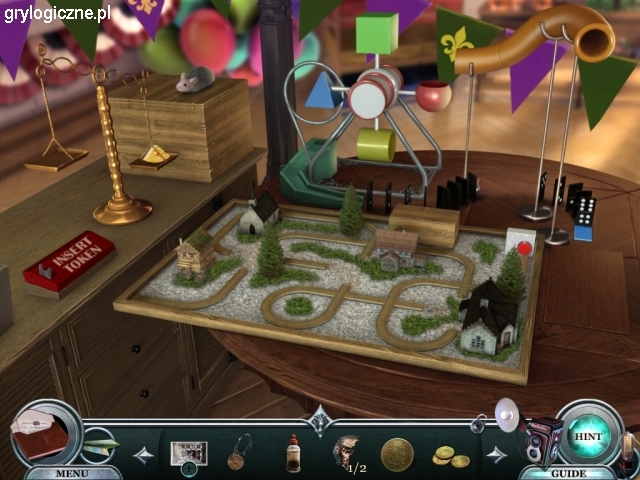Screen dimensions: 640x480
Task: Select the glue bottle inventory item
Action: (293, 452)
